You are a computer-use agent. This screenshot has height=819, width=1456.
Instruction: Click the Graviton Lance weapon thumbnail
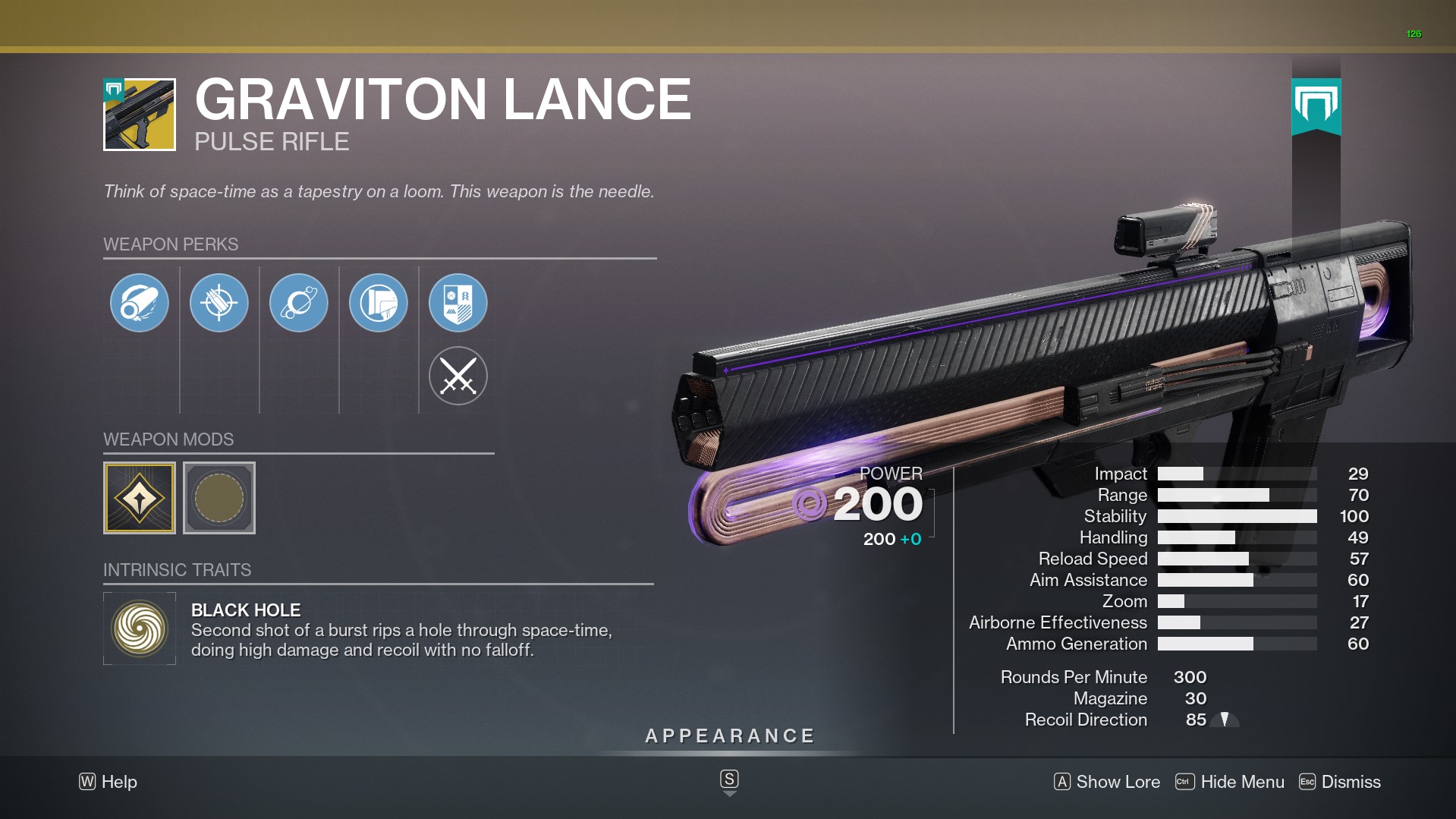tap(140, 115)
